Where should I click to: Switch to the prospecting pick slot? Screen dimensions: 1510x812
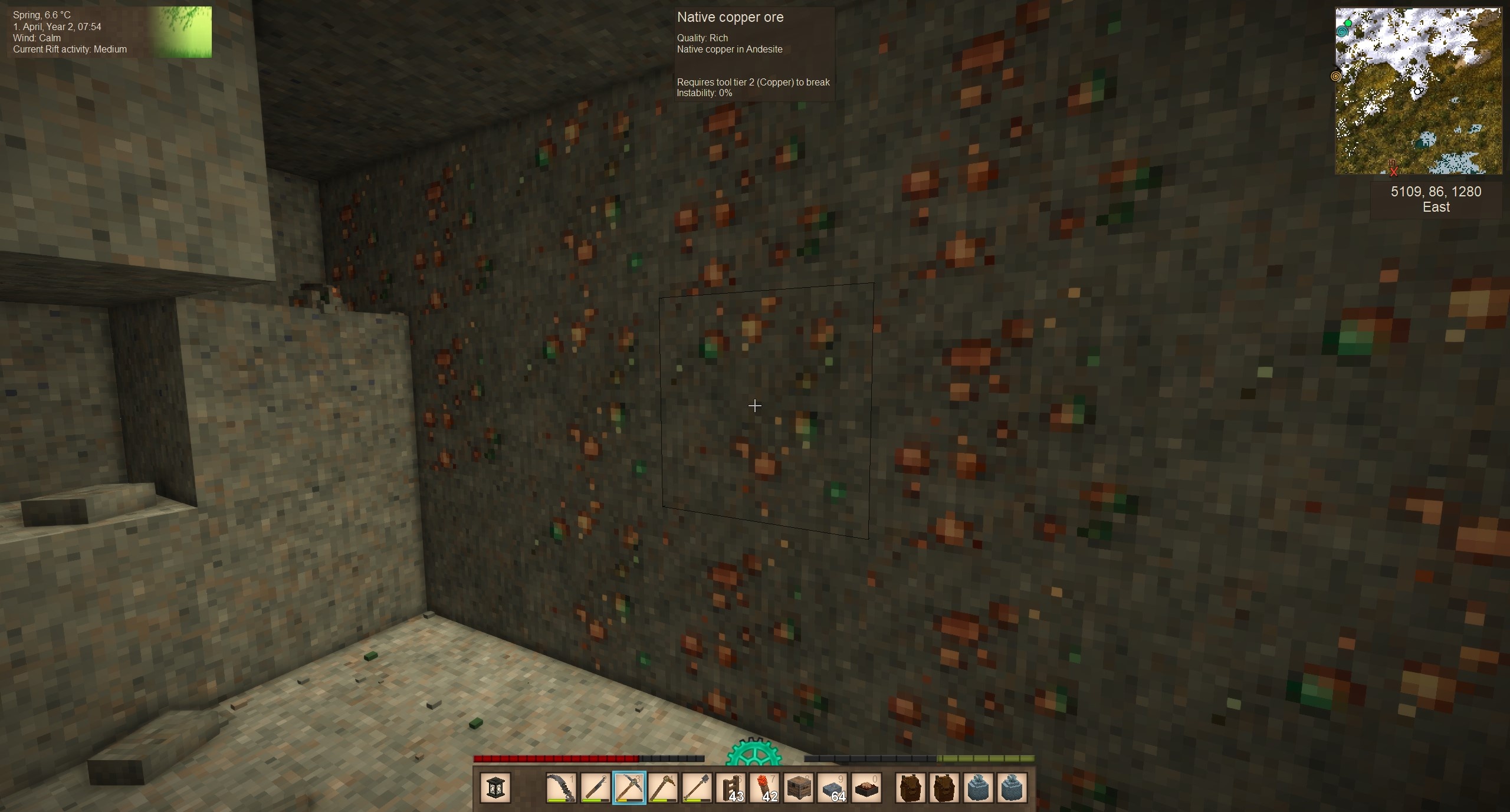[x=662, y=788]
